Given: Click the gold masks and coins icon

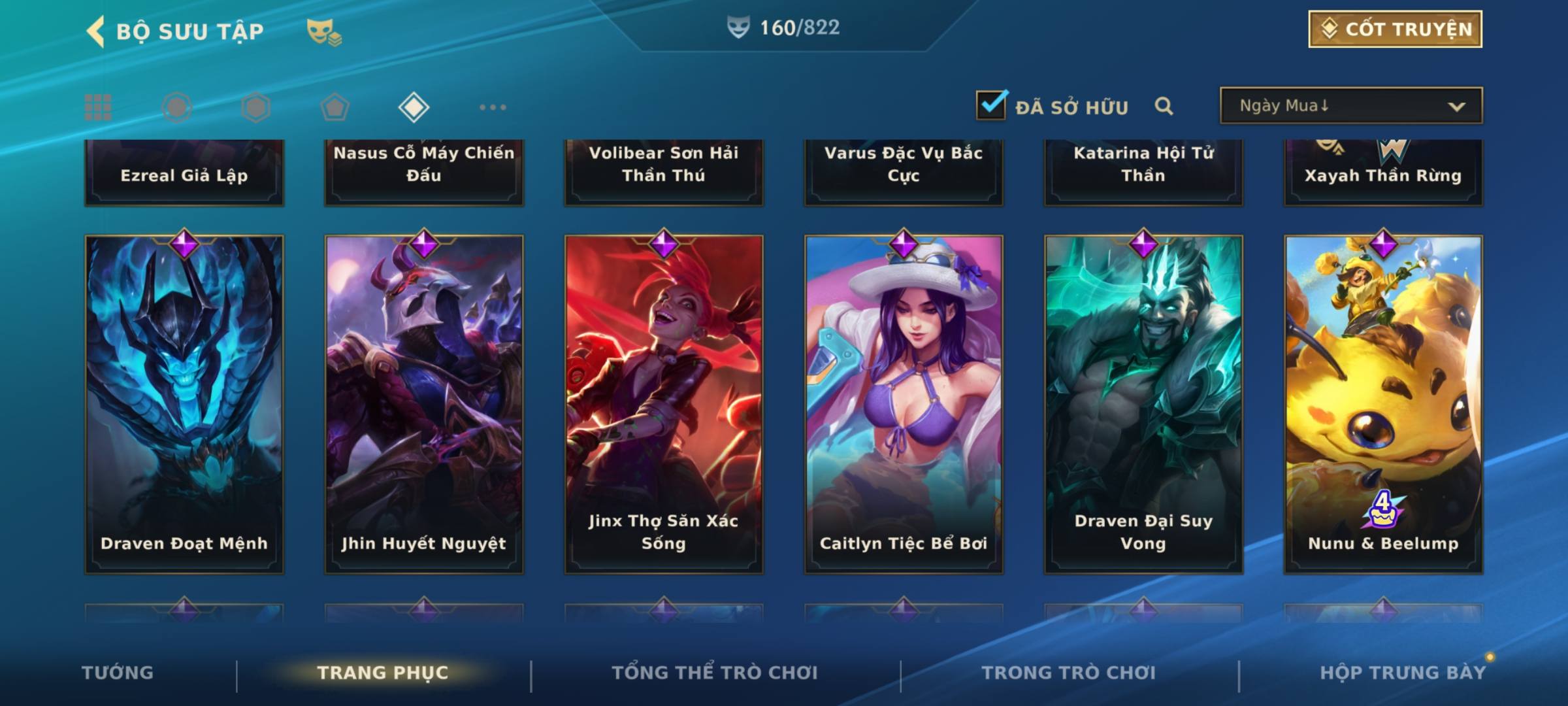Looking at the screenshot, I should click(324, 31).
